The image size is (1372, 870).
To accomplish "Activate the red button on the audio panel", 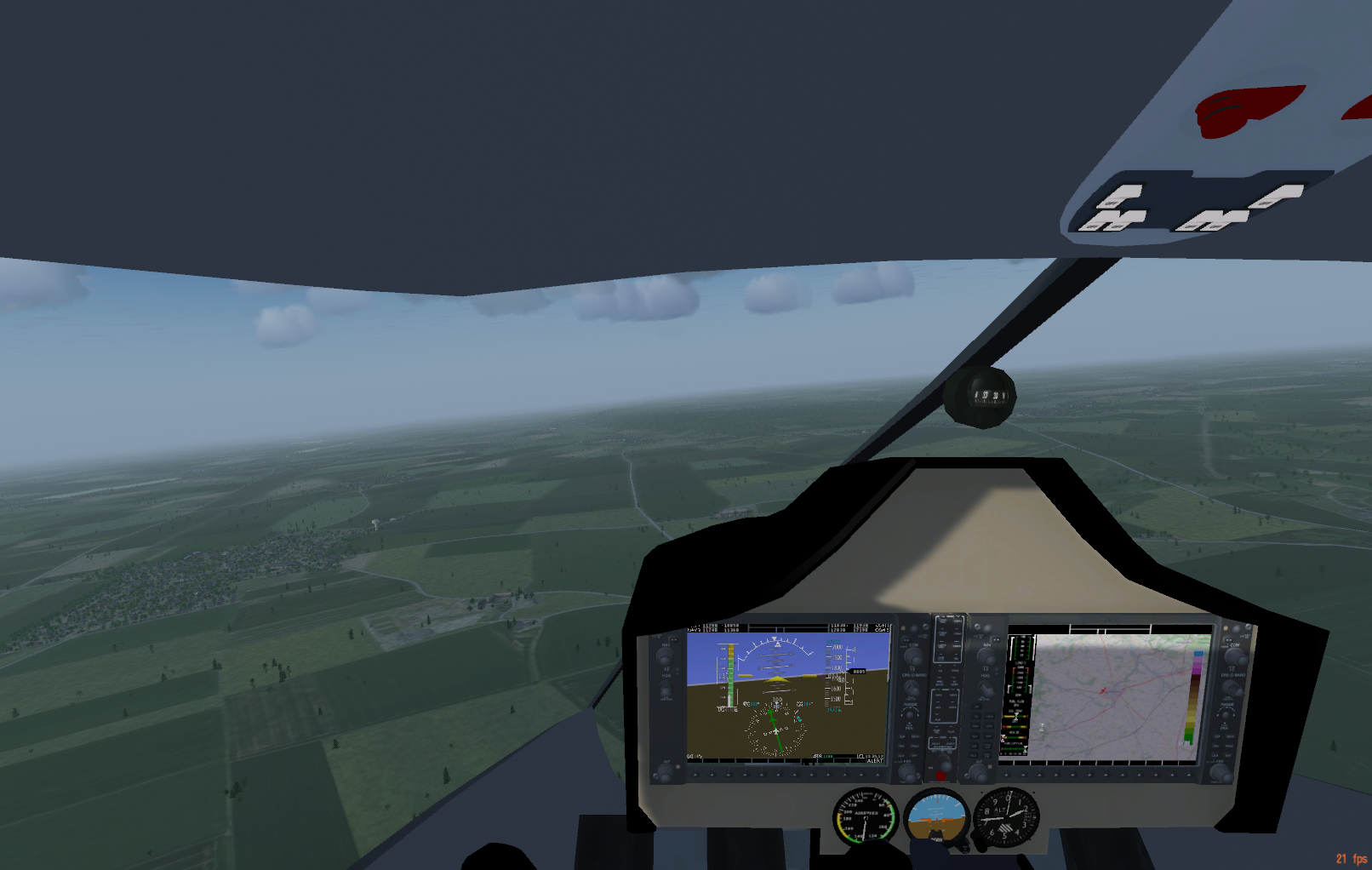I will click(x=940, y=776).
